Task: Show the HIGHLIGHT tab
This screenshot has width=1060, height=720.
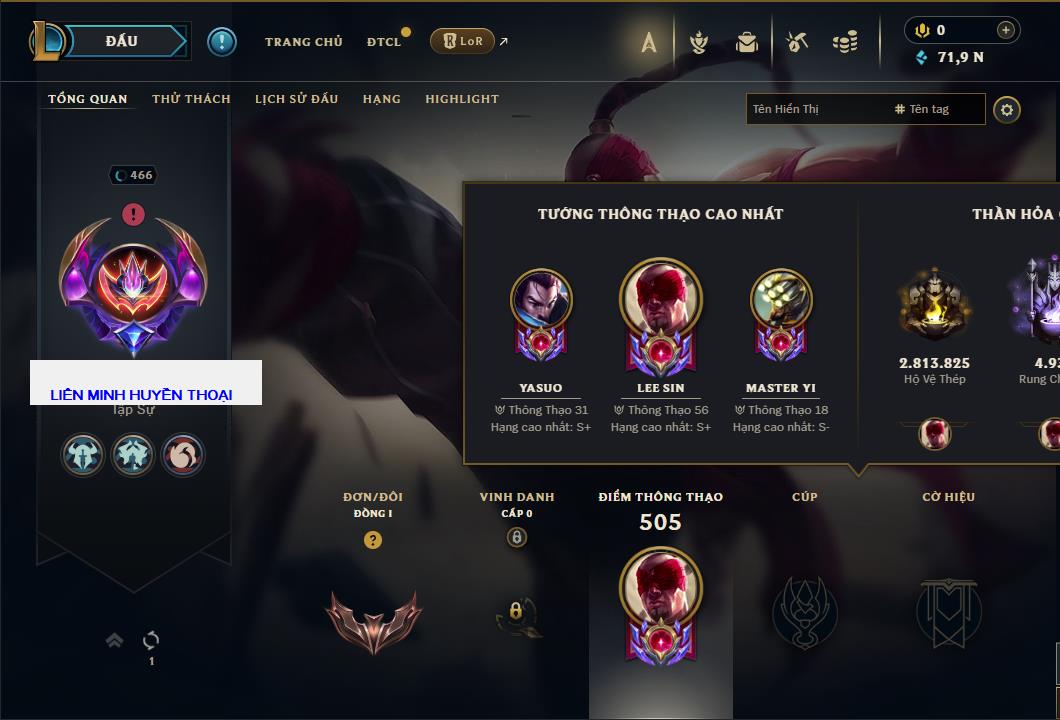Action: [x=462, y=99]
